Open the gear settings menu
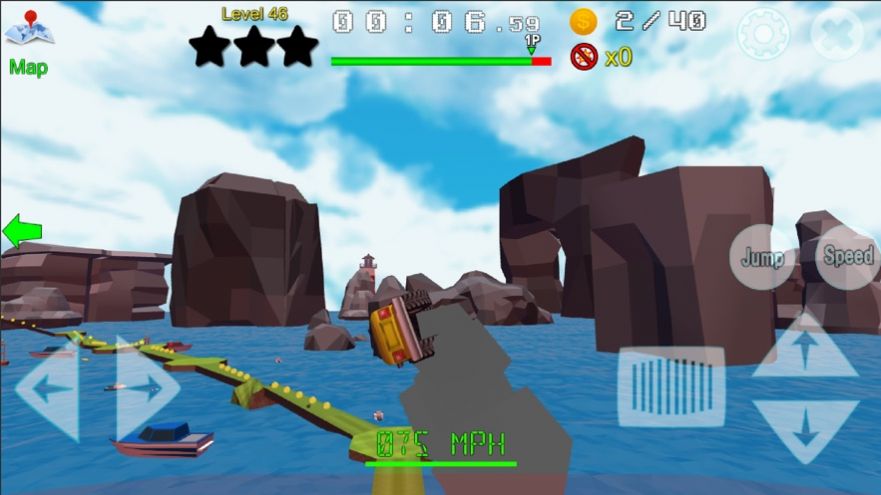 (763, 34)
